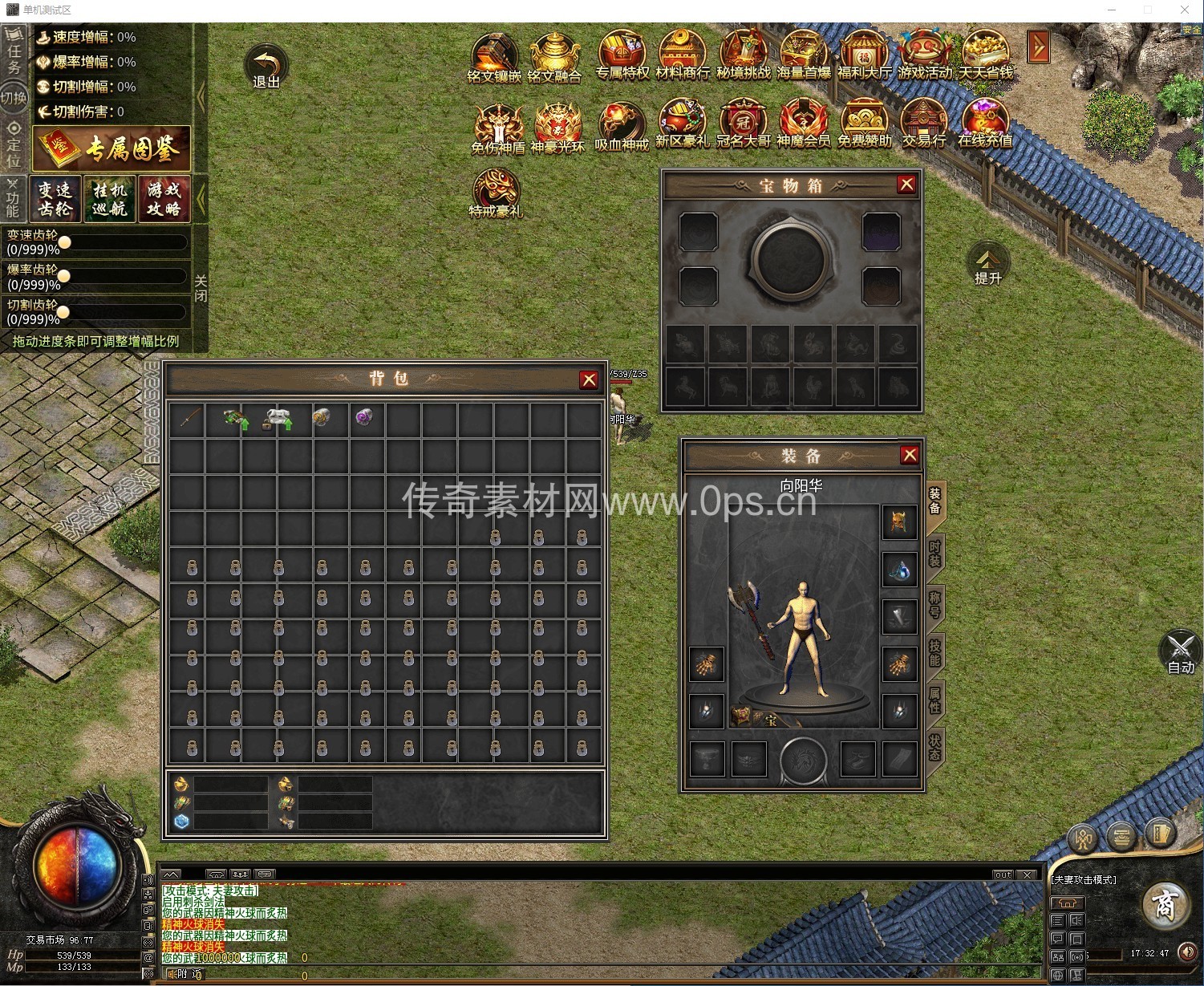Select the staff item in backpack
Screen dimensions: 1204x986
[x=190, y=419]
